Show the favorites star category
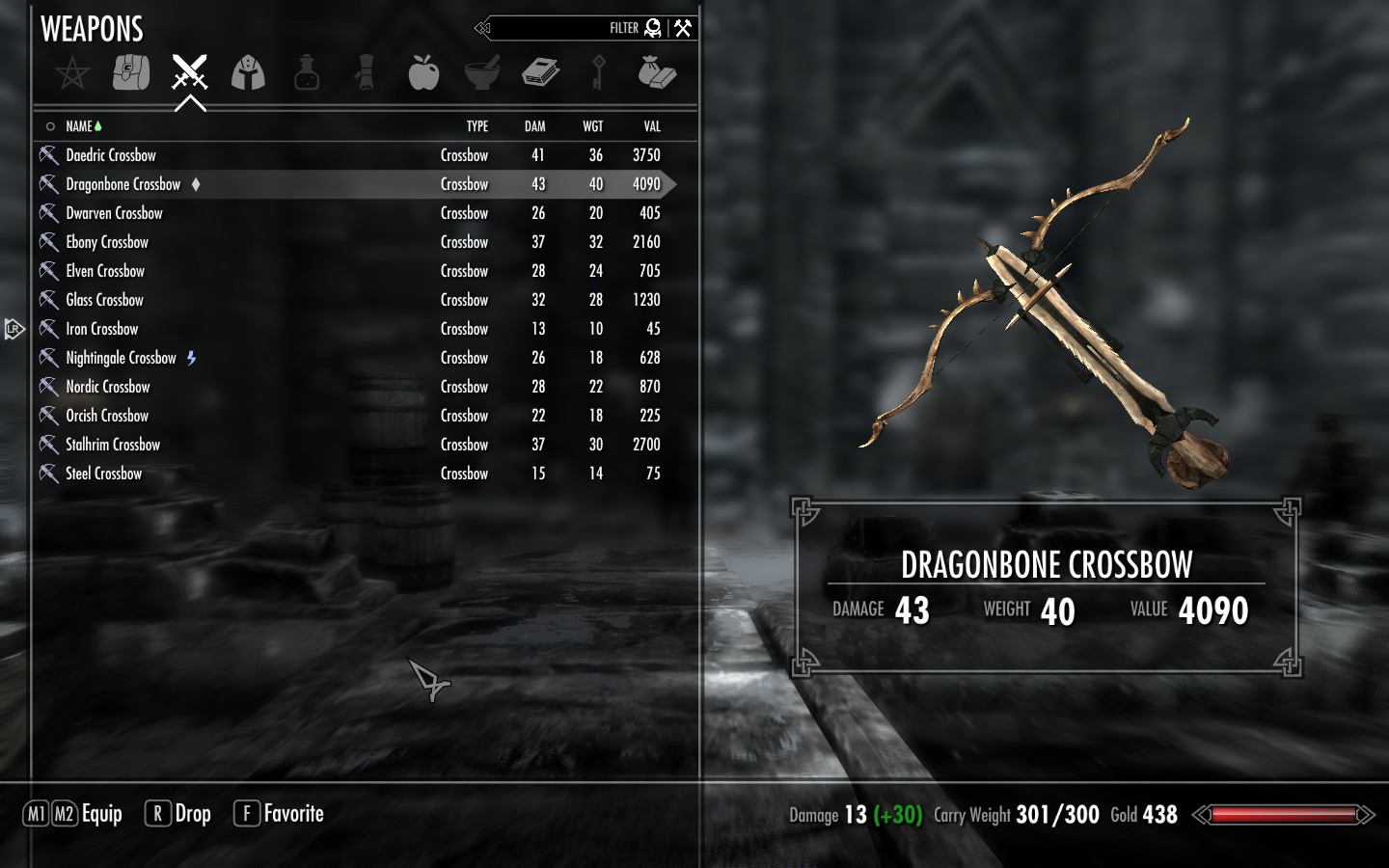This screenshot has height=868, width=1389. pos(72,72)
